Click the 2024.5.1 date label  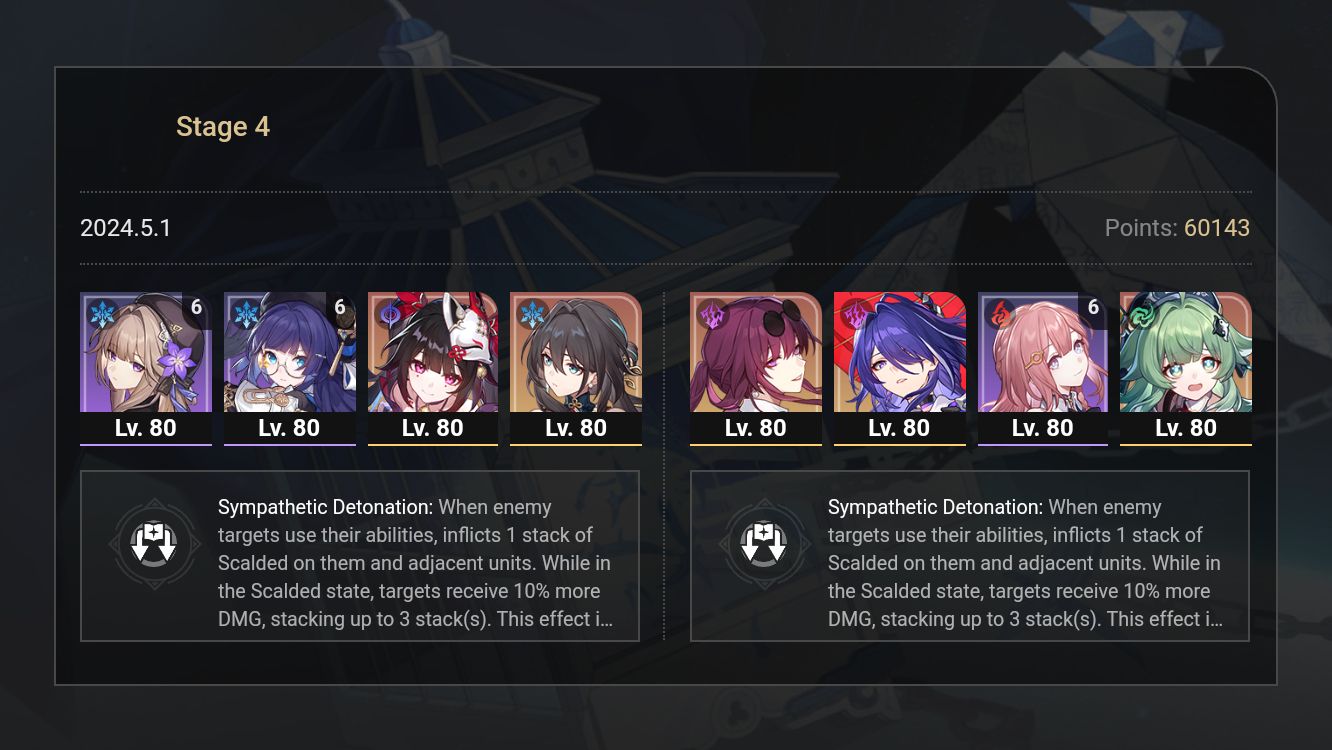[x=126, y=228]
